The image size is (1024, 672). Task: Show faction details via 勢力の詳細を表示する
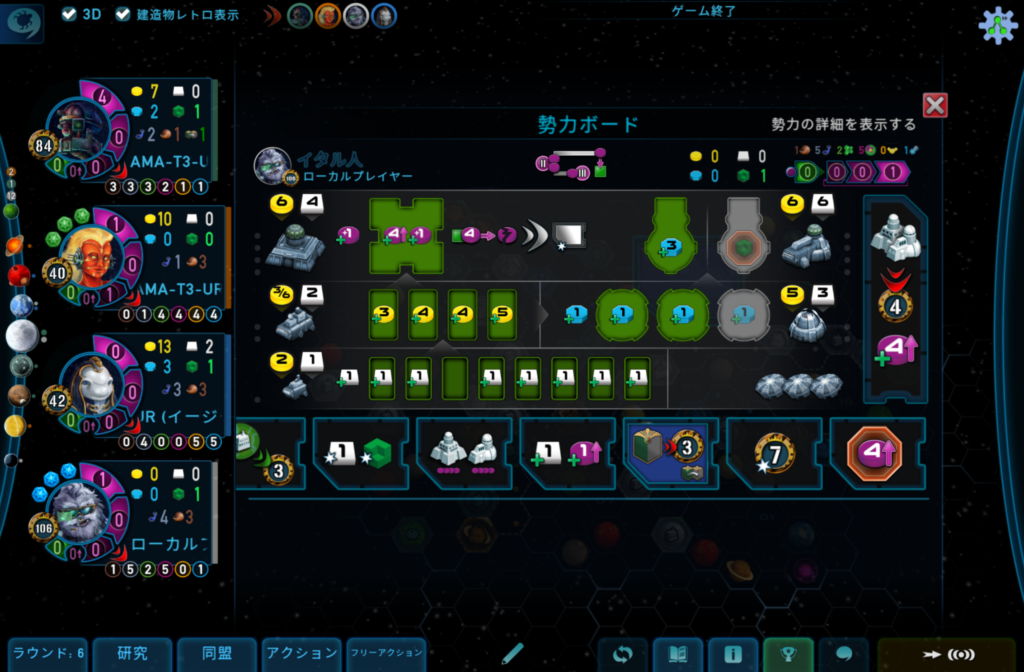[x=843, y=124]
